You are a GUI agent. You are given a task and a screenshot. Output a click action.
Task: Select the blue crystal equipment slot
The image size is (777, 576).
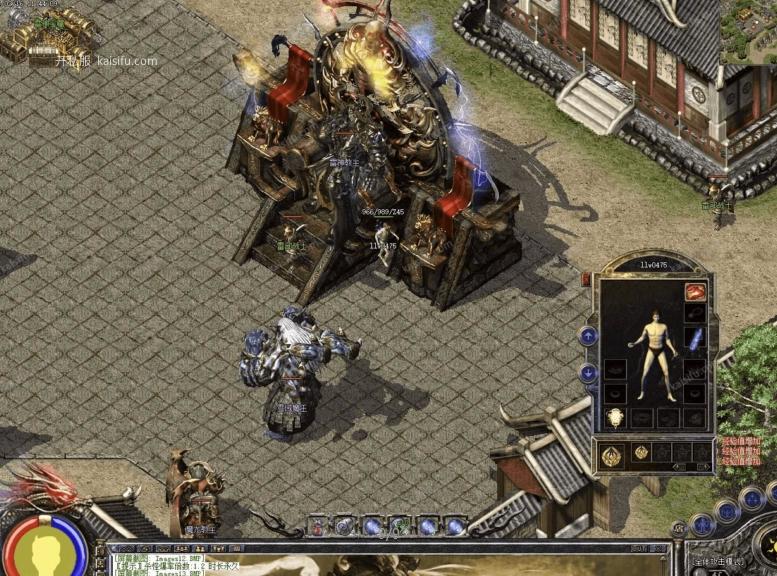coord(696,338)
